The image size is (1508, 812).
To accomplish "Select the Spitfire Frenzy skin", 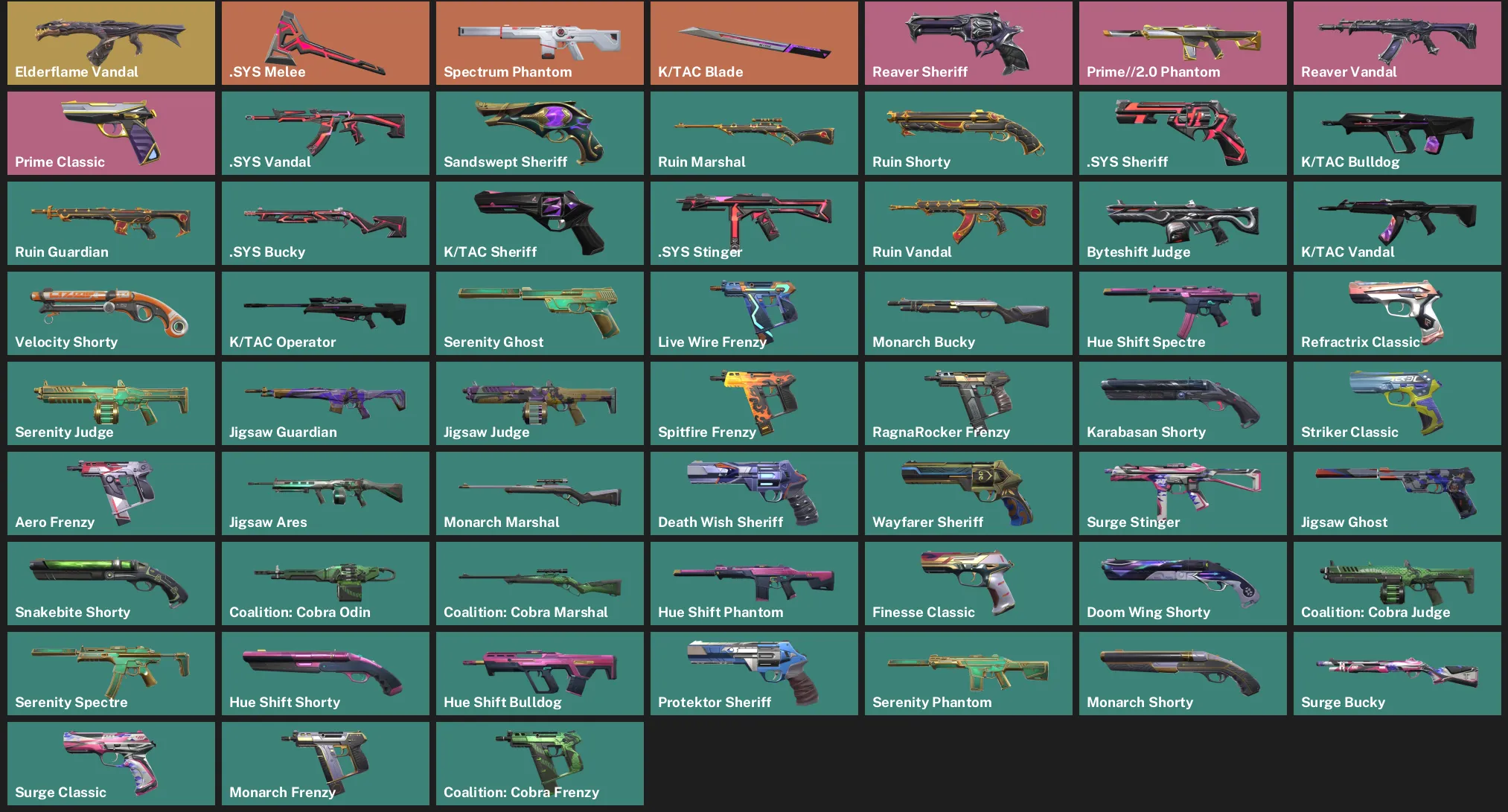I will pyautogui.click(x=753, y=403).
